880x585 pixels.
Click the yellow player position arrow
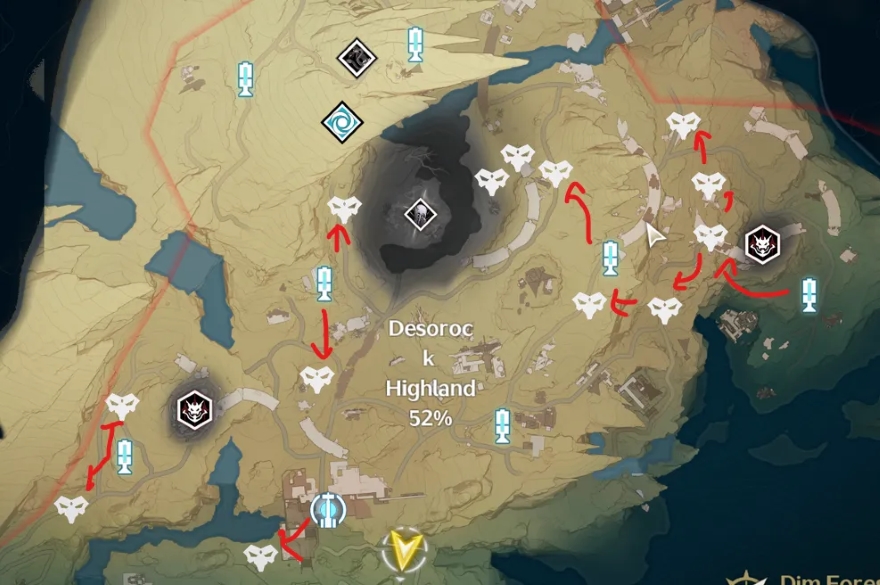[x=404, y=548]
